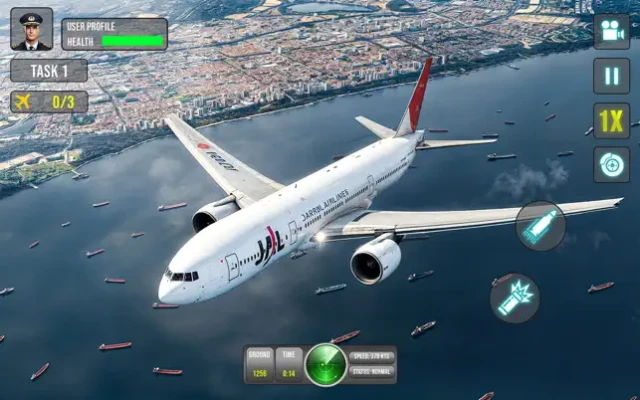Image resolution: width=640 pixels, height=400 pixels.
Task: Click the green radar display
Action: [325, 364]
